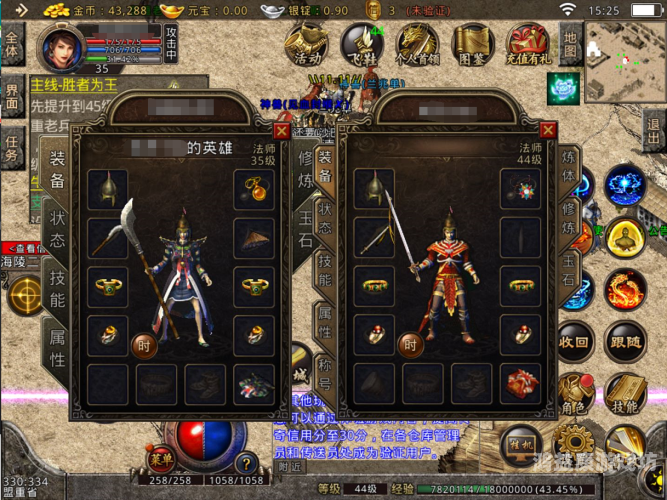Select the hero's helmet equipment slot
This screenshot has height=500, width=667.
pos(107,188)
